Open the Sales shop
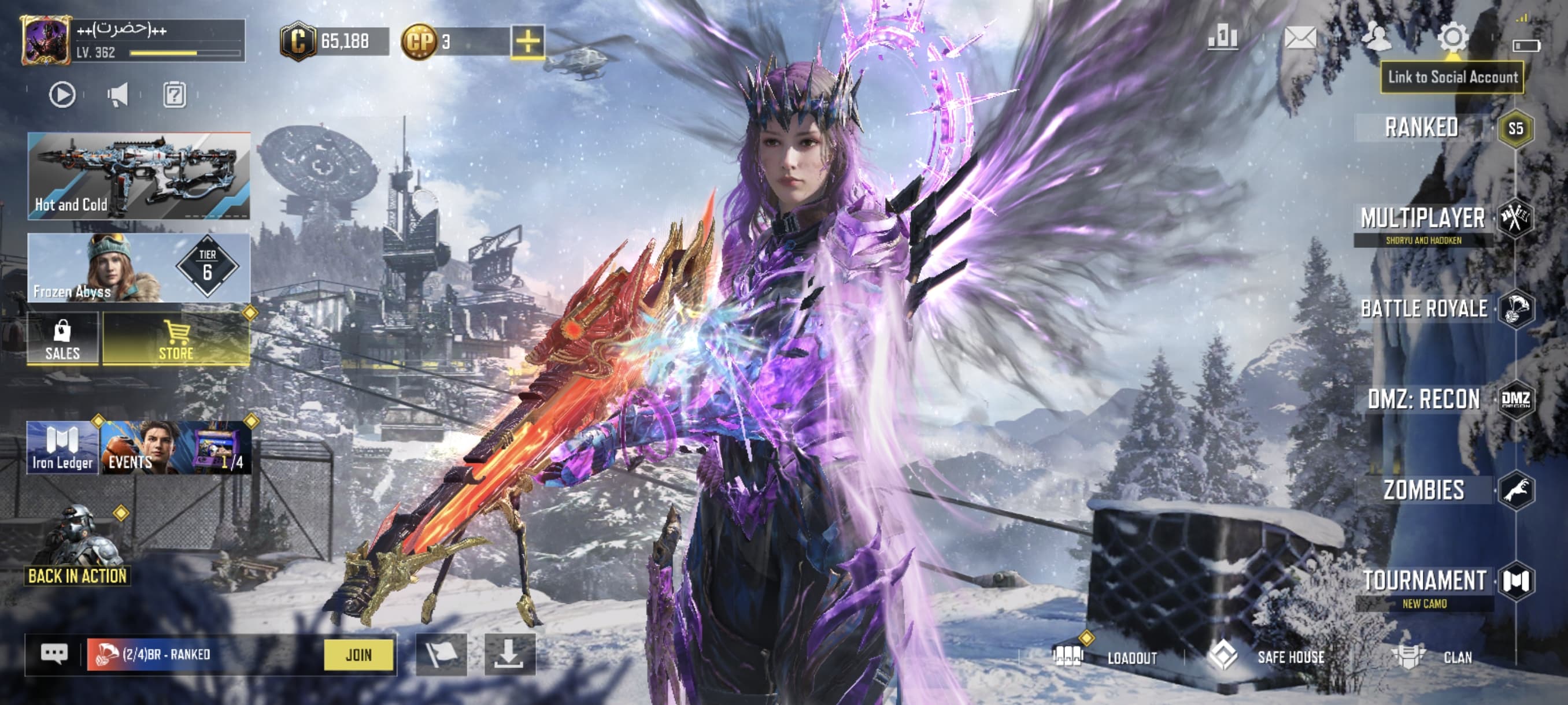The image size is (1568, 705). point(62,339)
